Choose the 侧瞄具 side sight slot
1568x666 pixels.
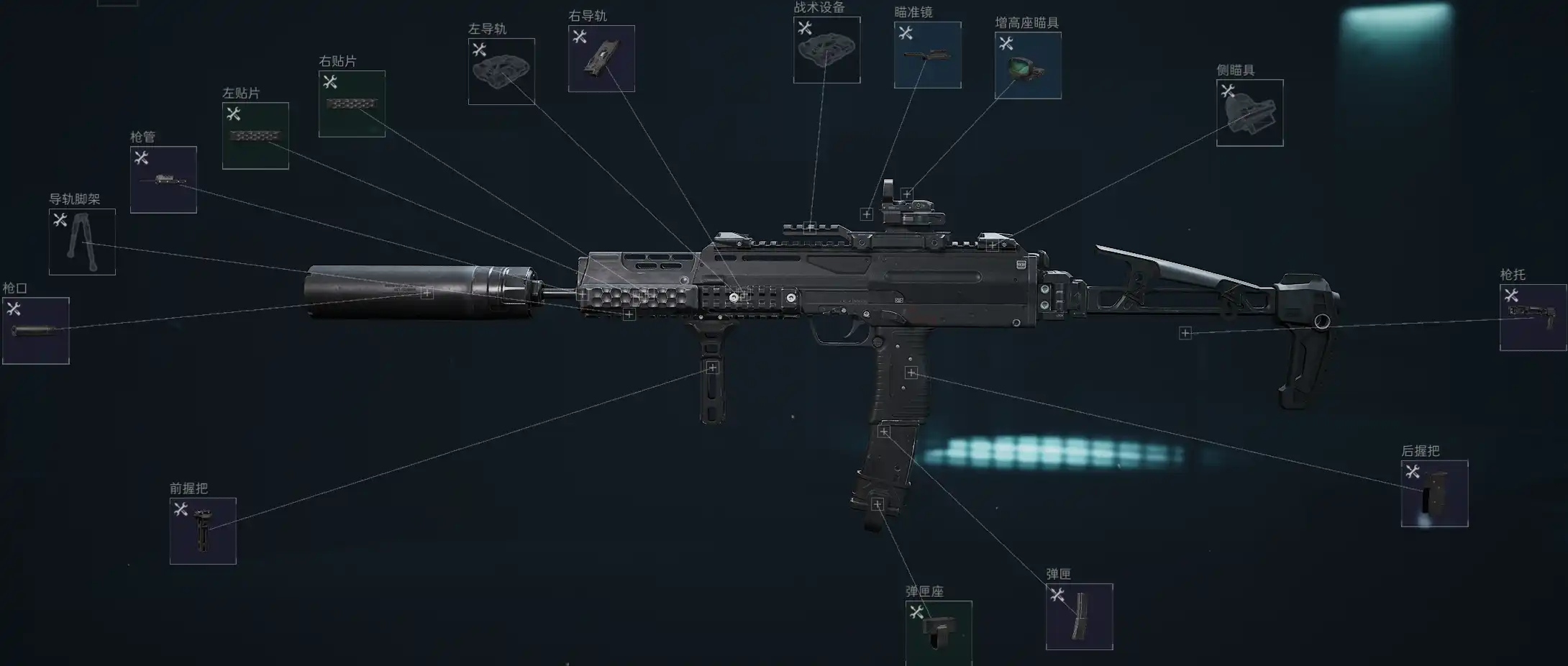click(x=1249, y=113)
